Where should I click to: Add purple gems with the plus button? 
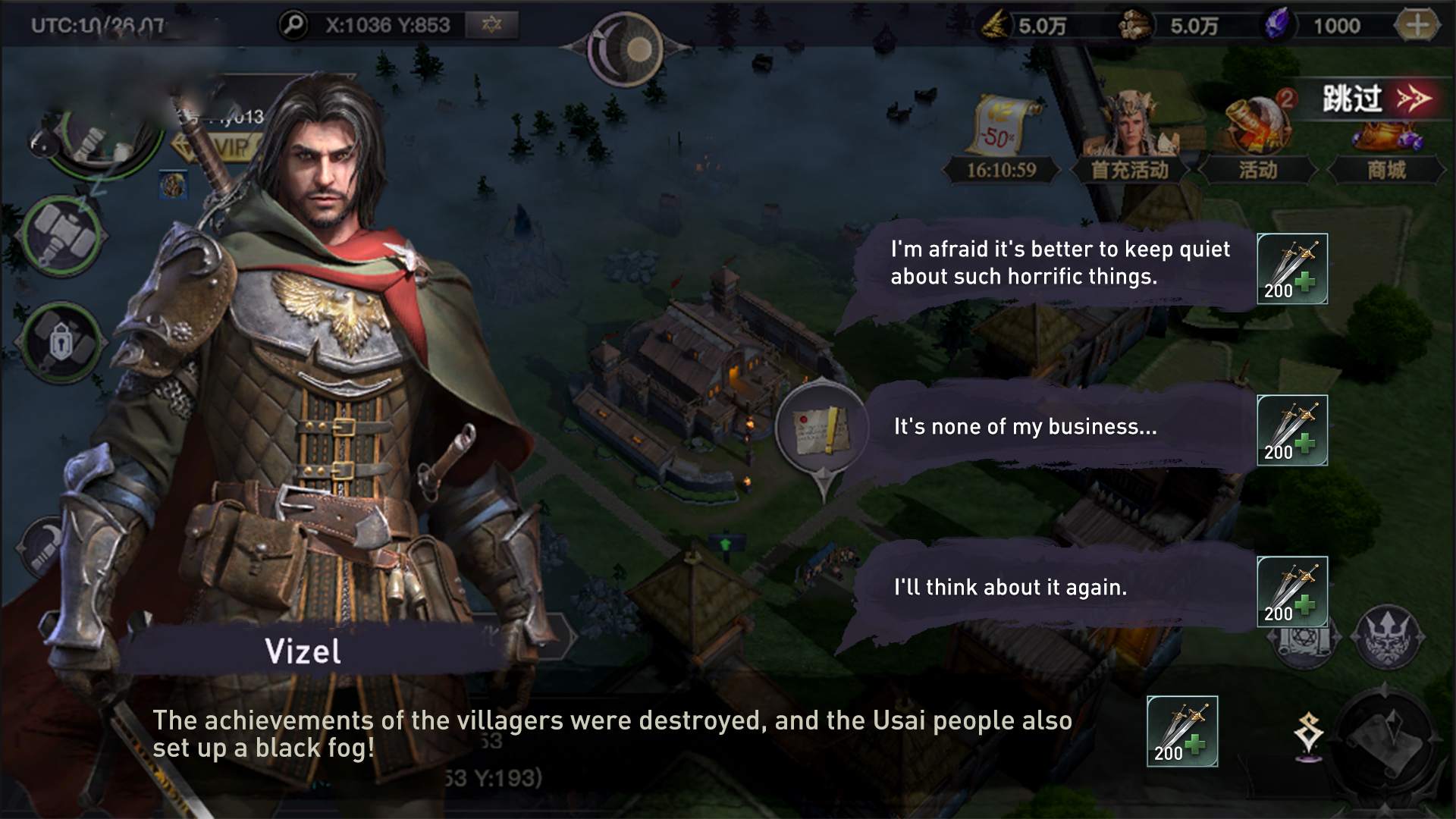[1417, 26]
